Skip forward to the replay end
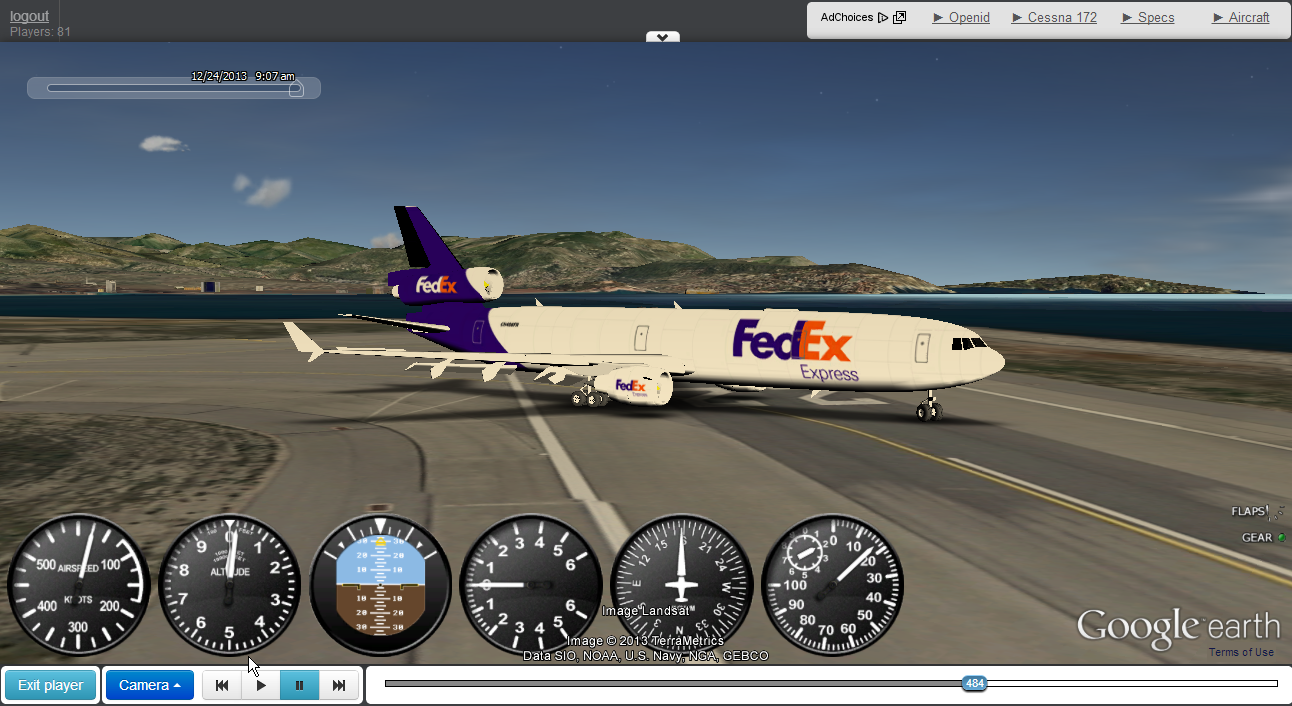Screen dimensions: 1292x706 [x=339, y=685]
